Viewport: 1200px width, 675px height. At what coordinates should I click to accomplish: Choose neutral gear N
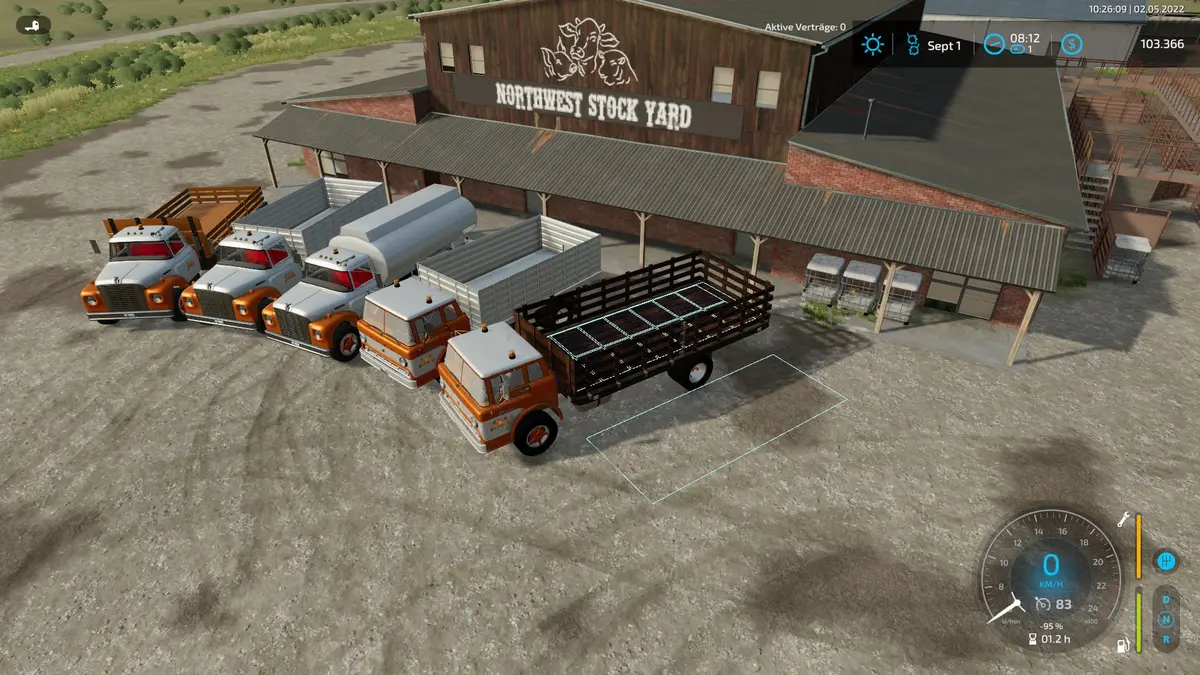1165,620
